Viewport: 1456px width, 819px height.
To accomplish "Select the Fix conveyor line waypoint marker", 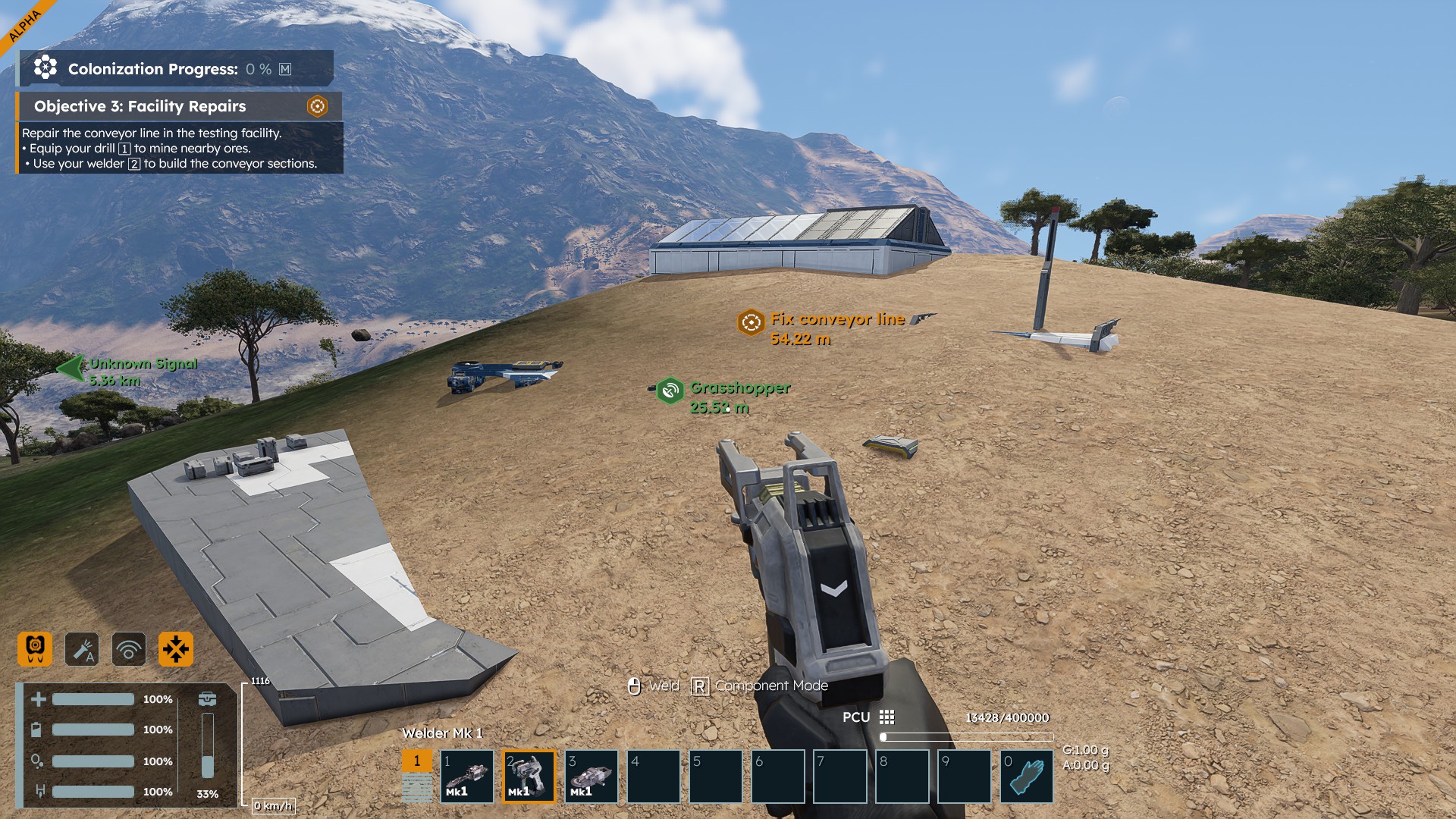I will [x=751, y=322].
